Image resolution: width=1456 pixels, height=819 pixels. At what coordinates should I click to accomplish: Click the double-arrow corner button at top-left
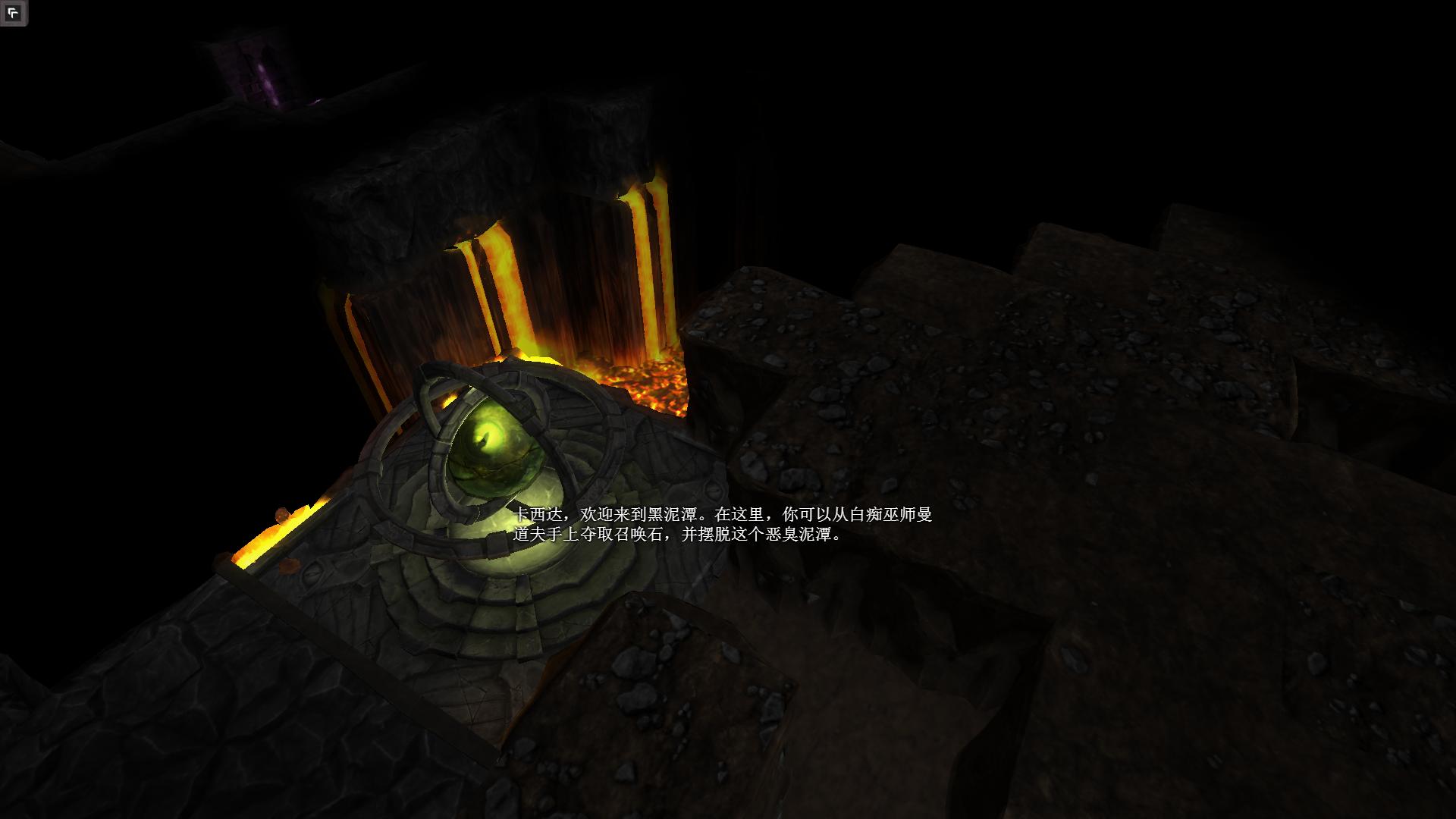click(x=13, y=13)
